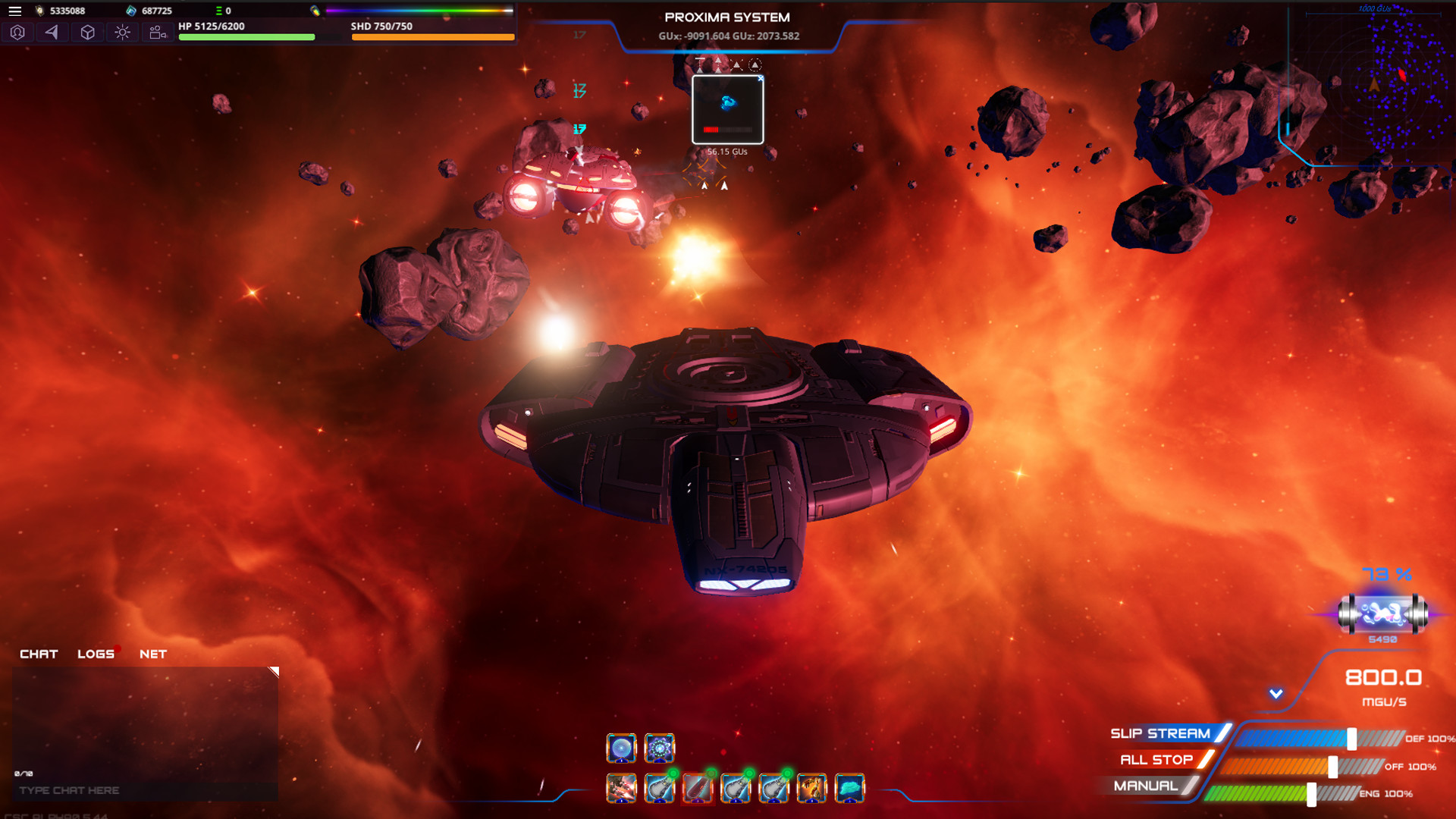Toggle the camera view icon

tap(157, 33)
